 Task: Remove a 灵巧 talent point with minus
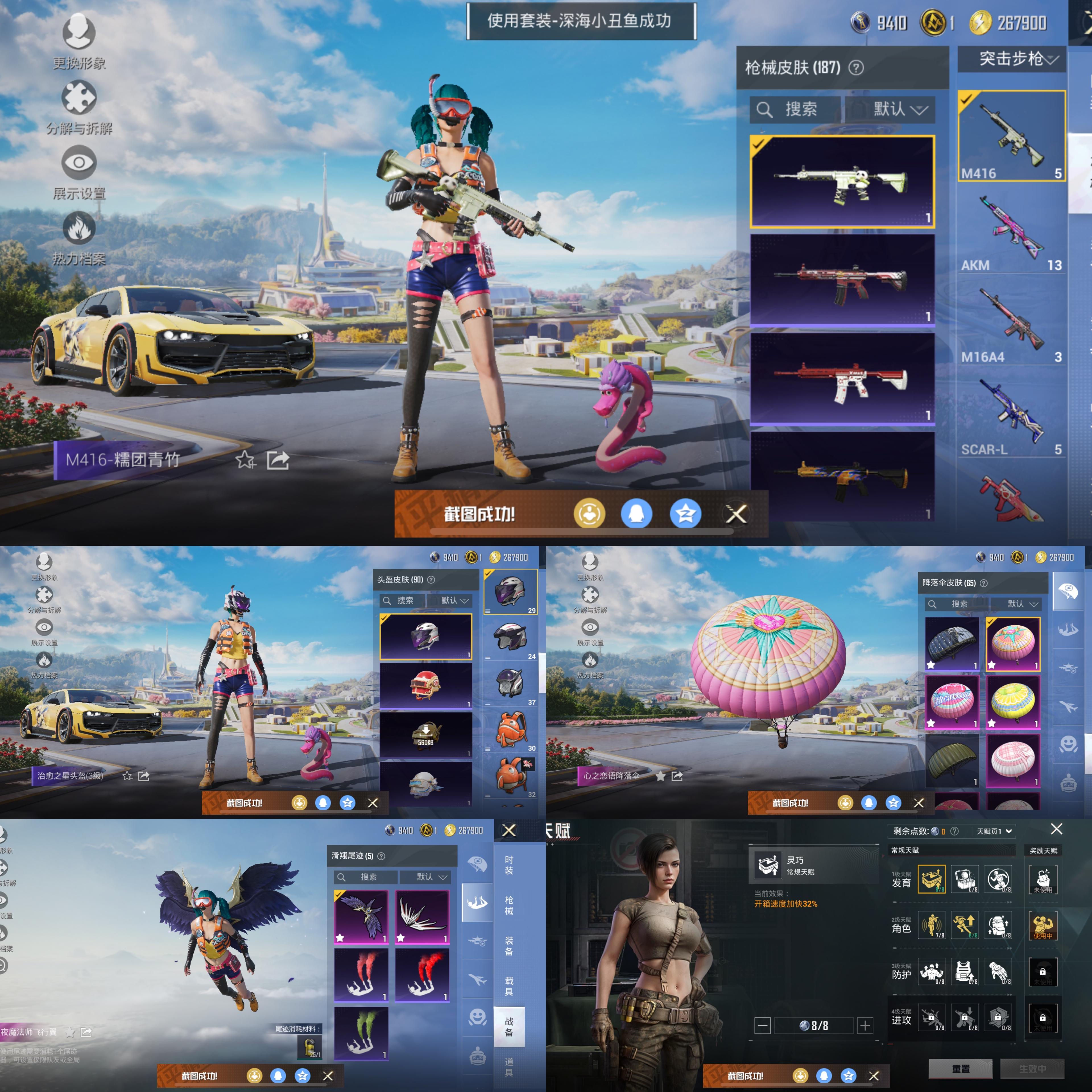(762, 1025)
